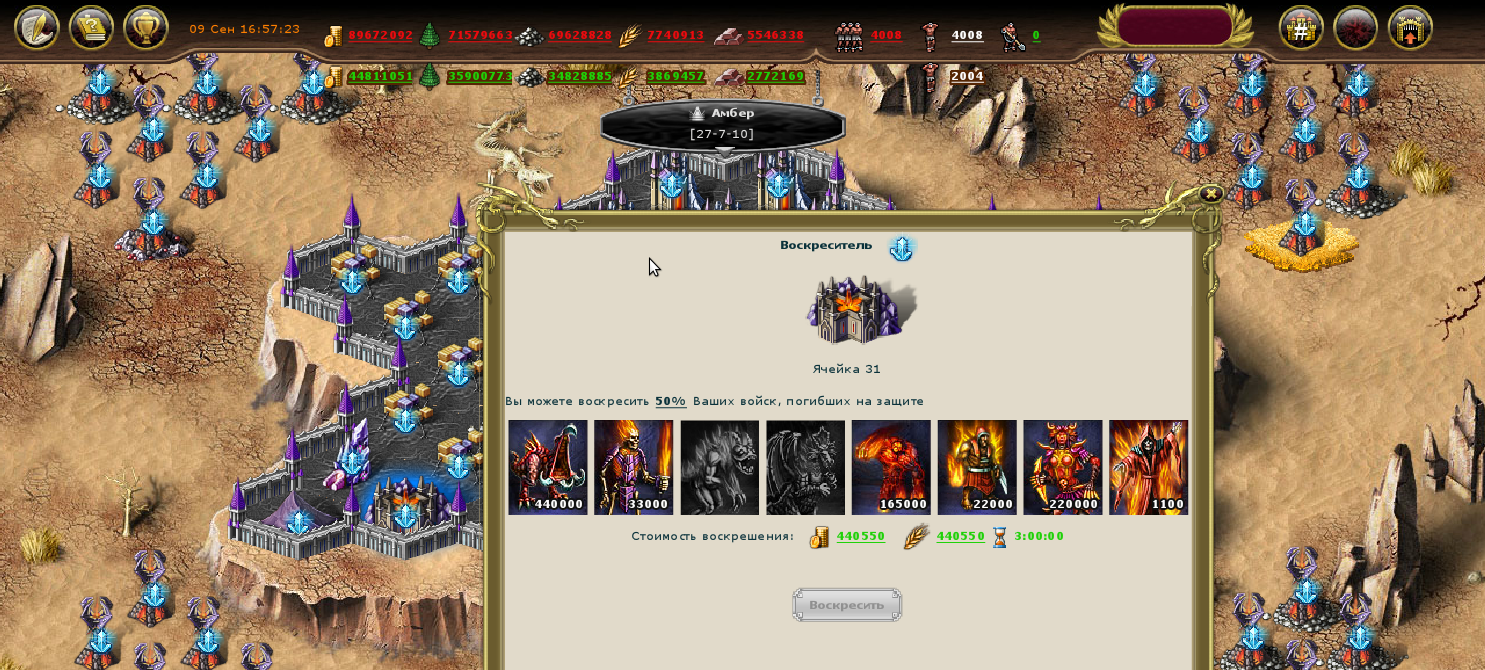Click the Амбер city name plate

(x=722, y=122)
